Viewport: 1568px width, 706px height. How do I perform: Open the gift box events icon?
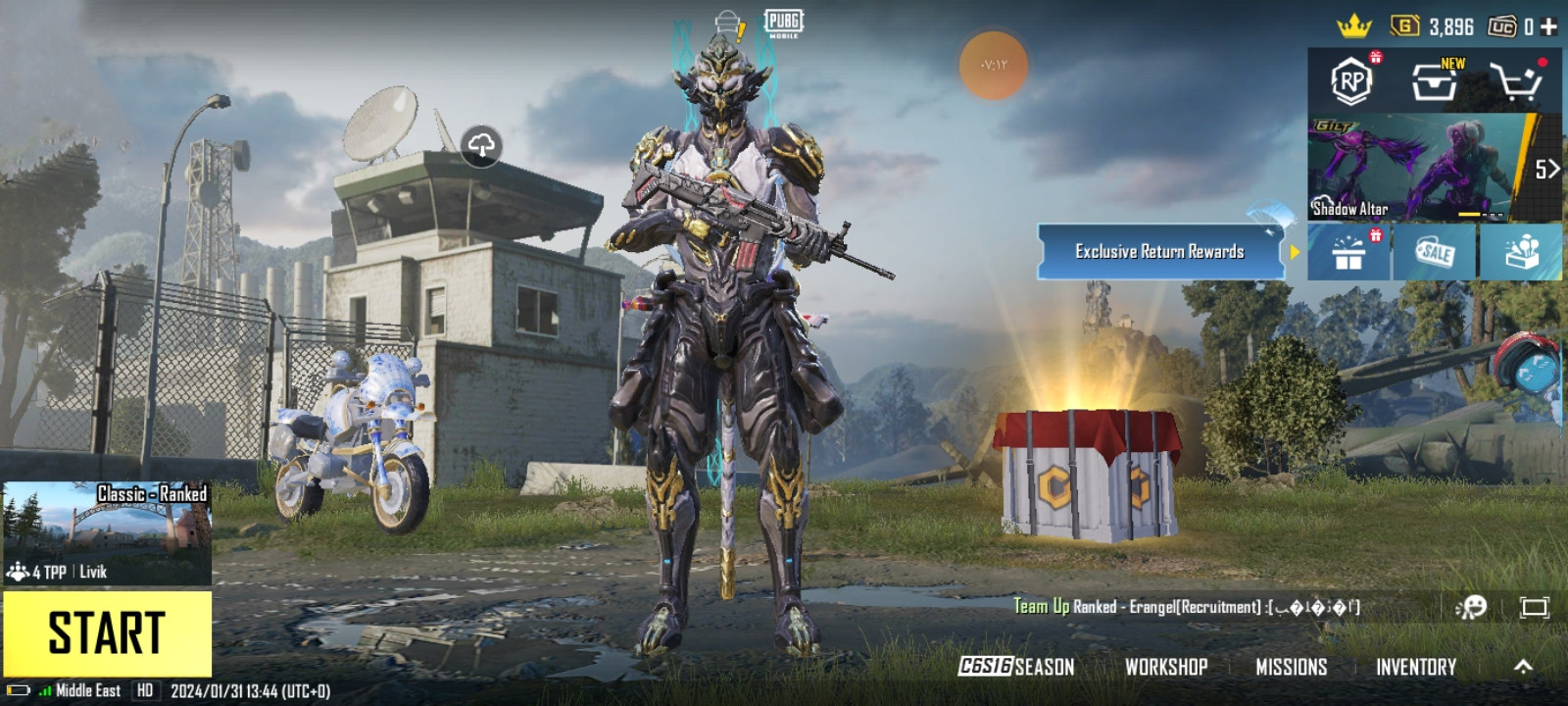1349,253
